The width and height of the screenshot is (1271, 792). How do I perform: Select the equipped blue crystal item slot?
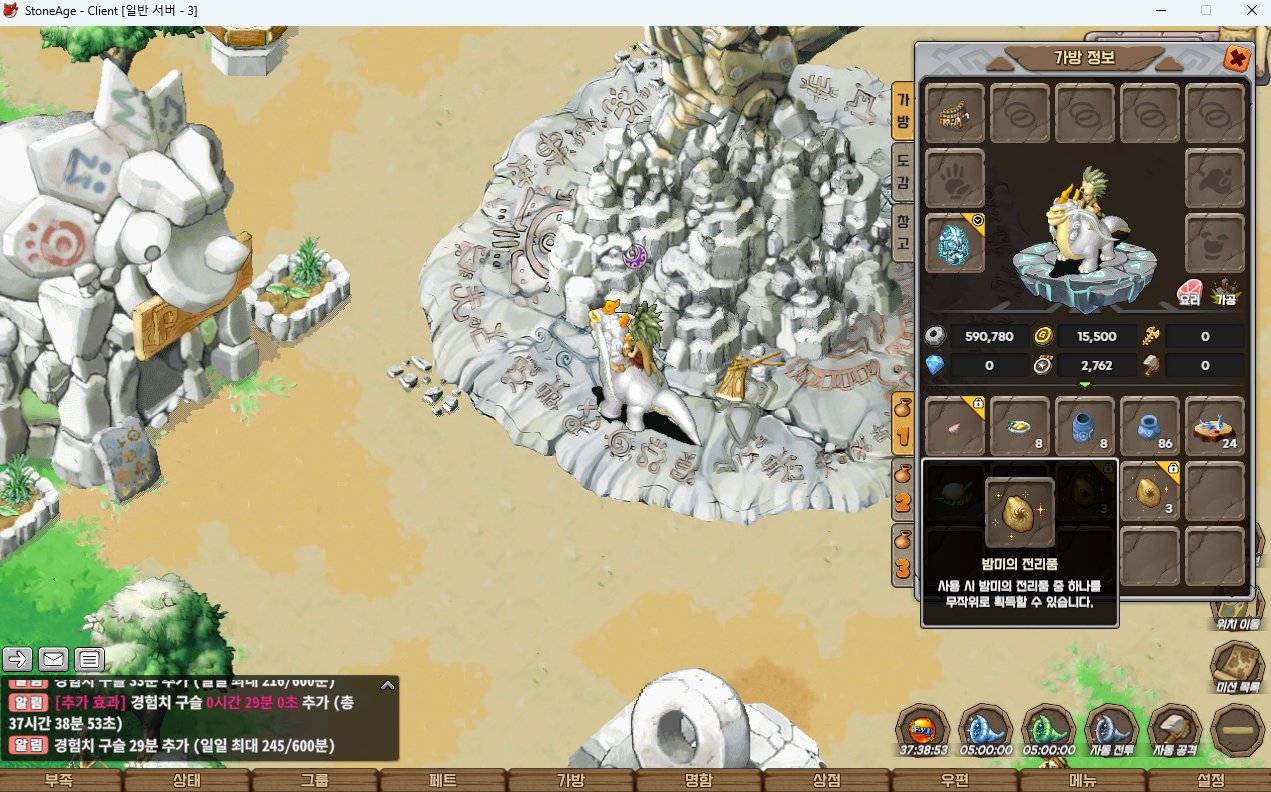(x=955, y=244)
